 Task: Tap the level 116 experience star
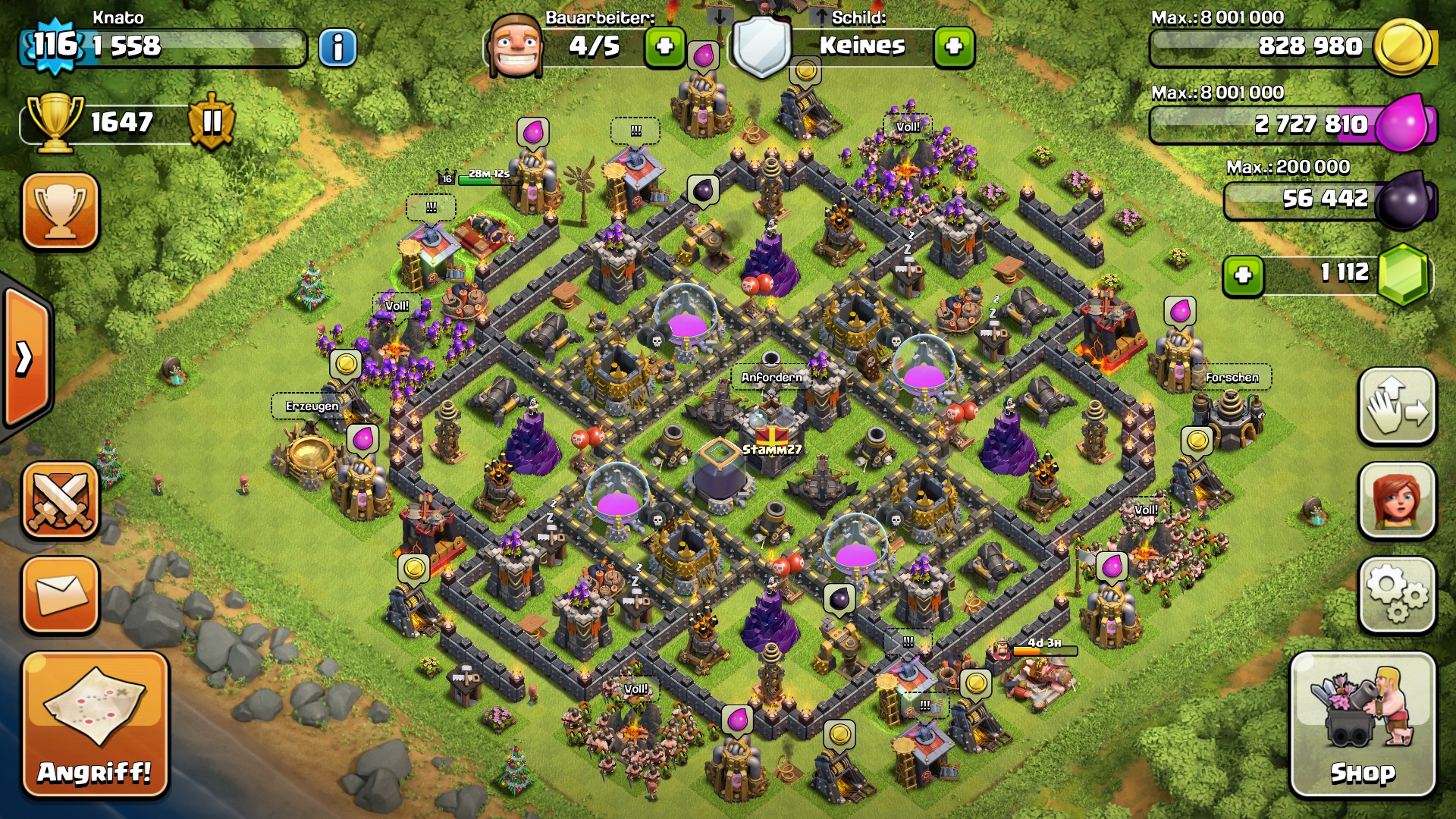[55, 45]
